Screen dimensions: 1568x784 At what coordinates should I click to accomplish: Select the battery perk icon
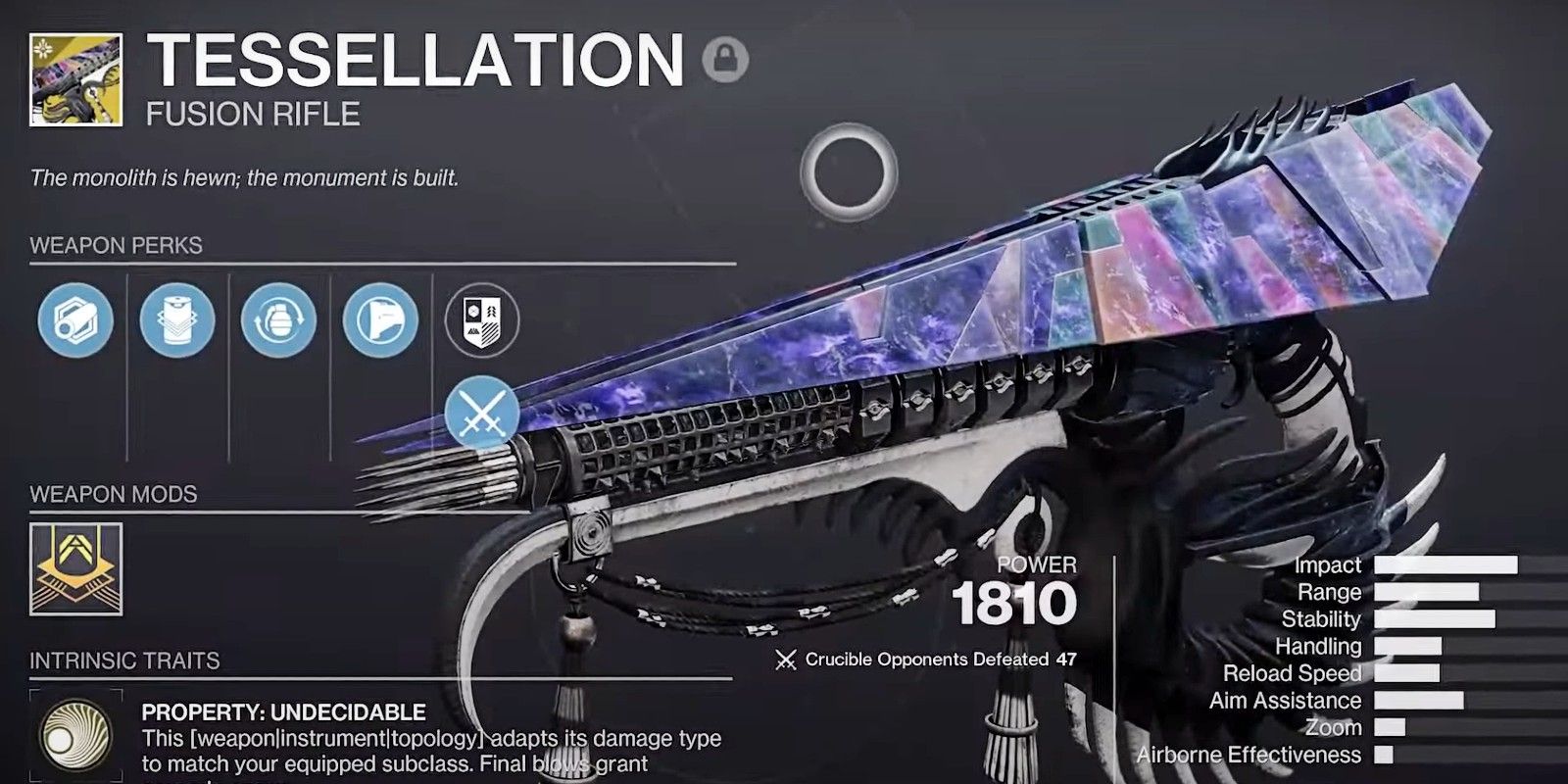[177, 320]
